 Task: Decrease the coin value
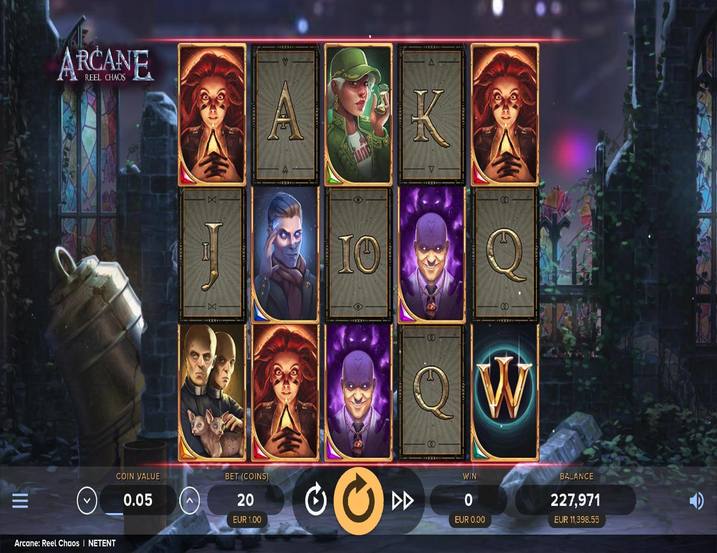(x=87, y=500)
